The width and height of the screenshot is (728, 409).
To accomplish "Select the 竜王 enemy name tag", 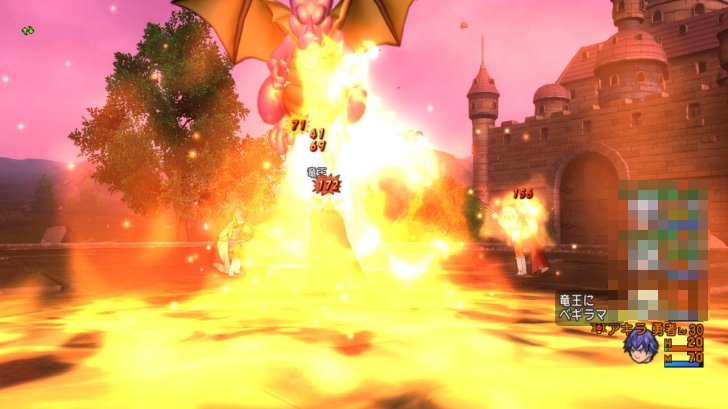I will [x=315, y=172].
